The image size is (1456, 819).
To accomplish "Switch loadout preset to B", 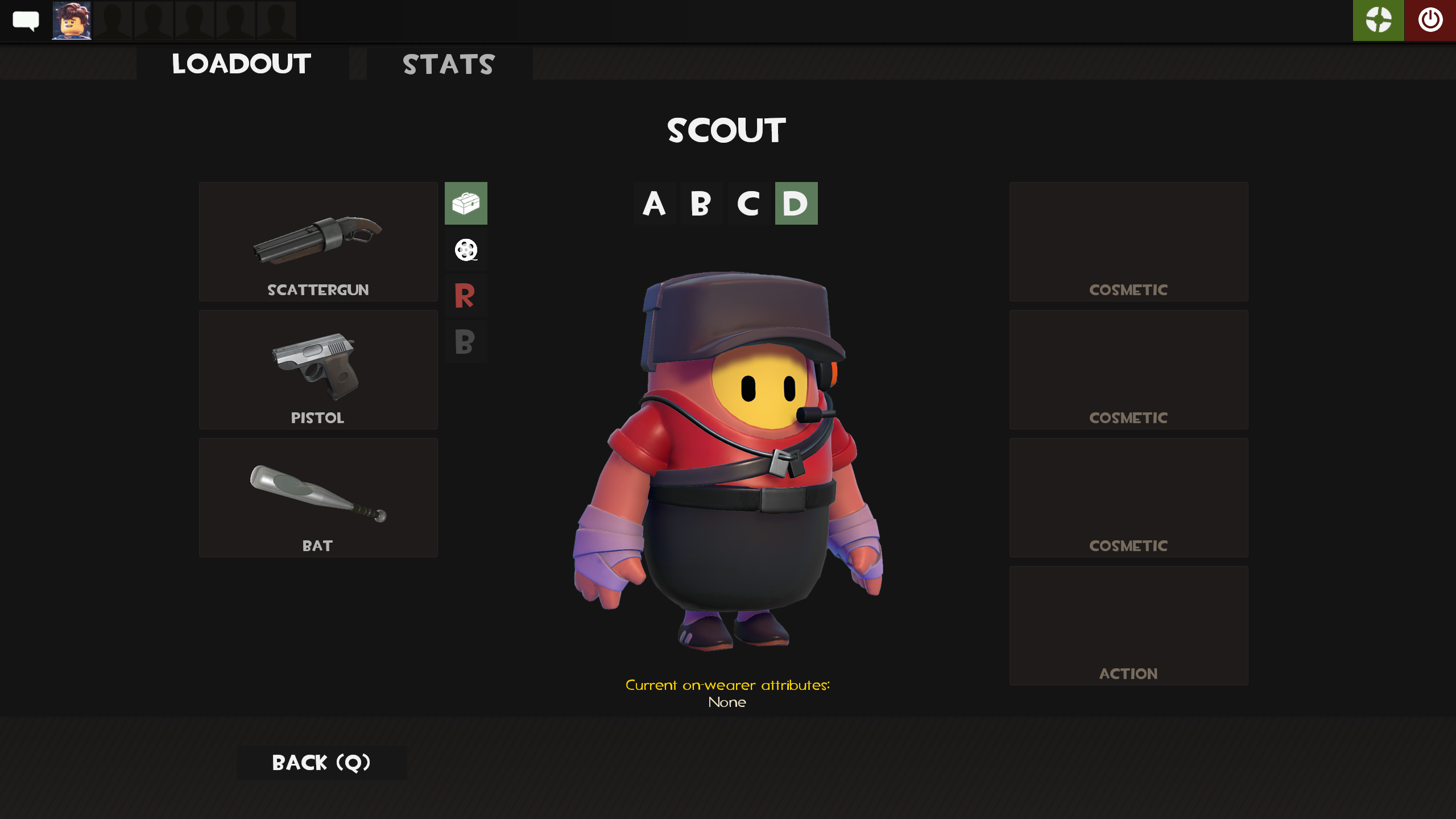I will click(701, 204).
